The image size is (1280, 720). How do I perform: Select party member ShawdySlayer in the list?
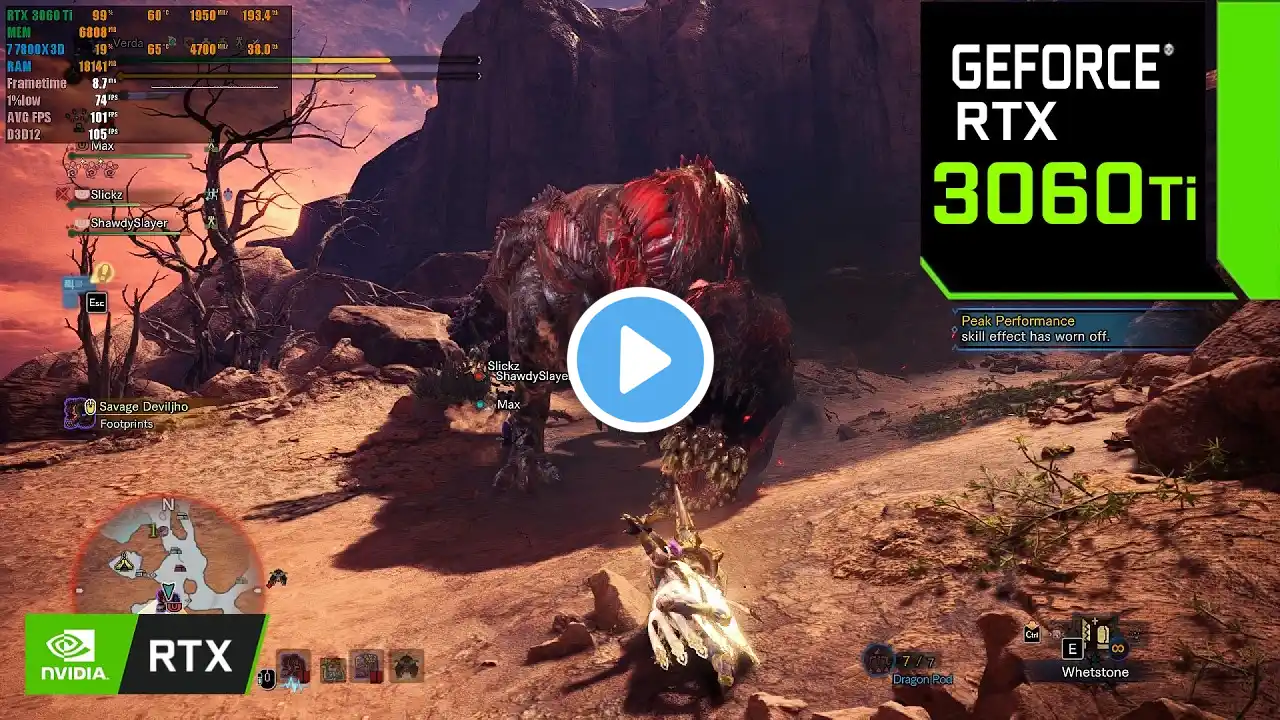128,223
